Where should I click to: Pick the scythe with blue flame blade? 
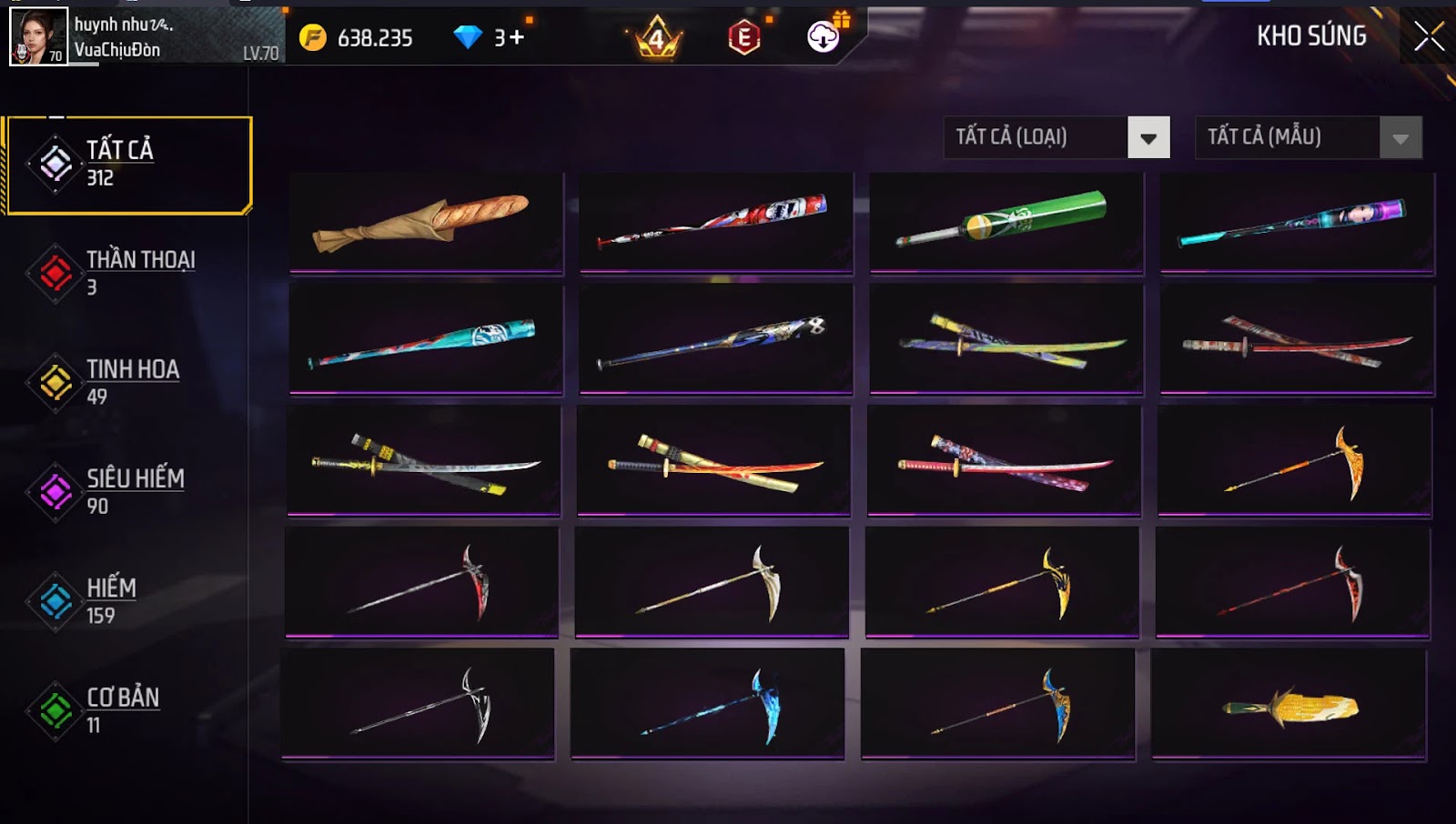[707, 704]
